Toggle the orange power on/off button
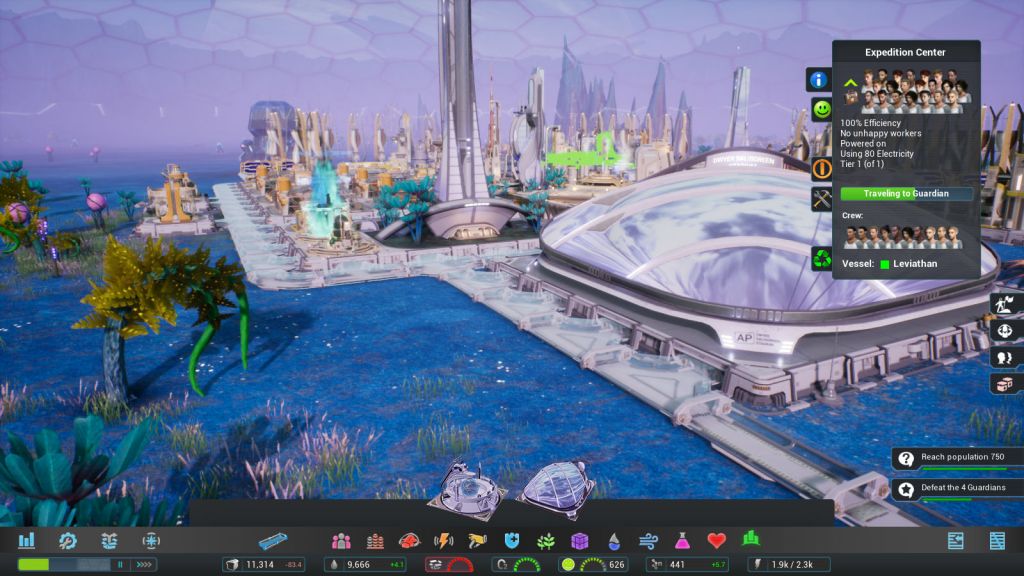The image size is (1024, 576). 822,169
